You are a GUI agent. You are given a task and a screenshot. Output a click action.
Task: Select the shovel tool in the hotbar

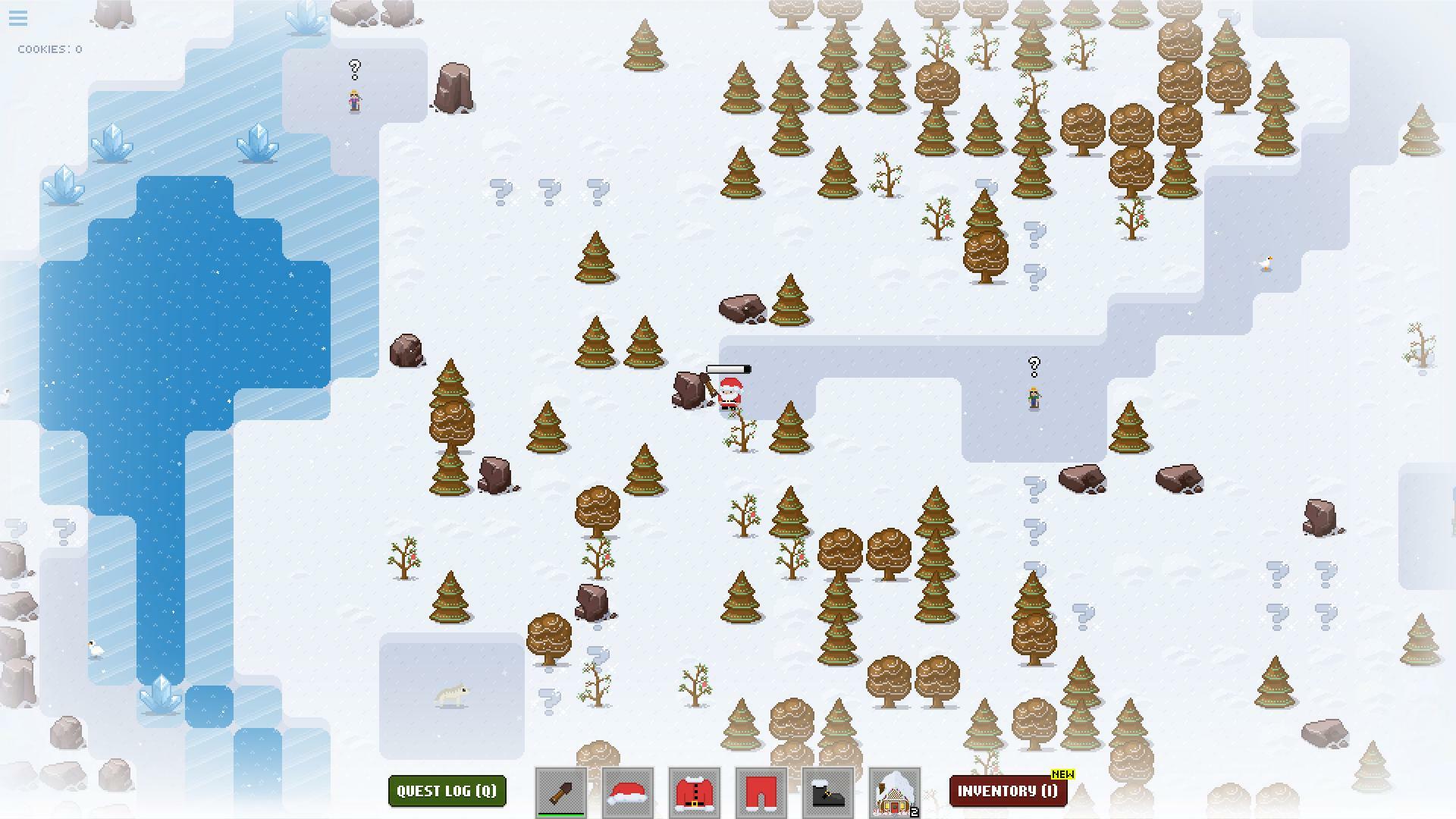pyautogui.click(x=560, y=791)
